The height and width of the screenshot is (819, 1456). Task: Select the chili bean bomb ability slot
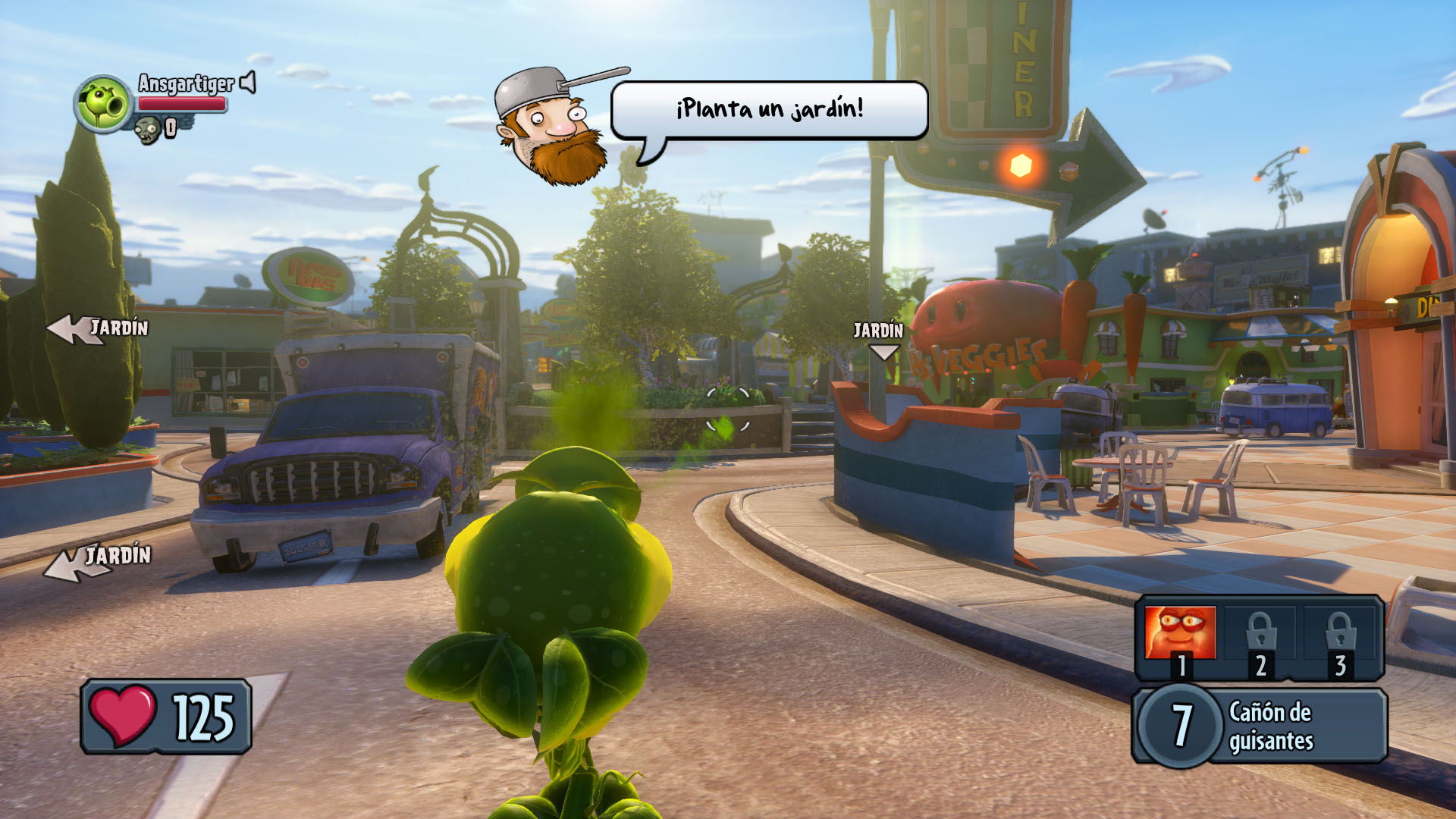[1180, 635]
